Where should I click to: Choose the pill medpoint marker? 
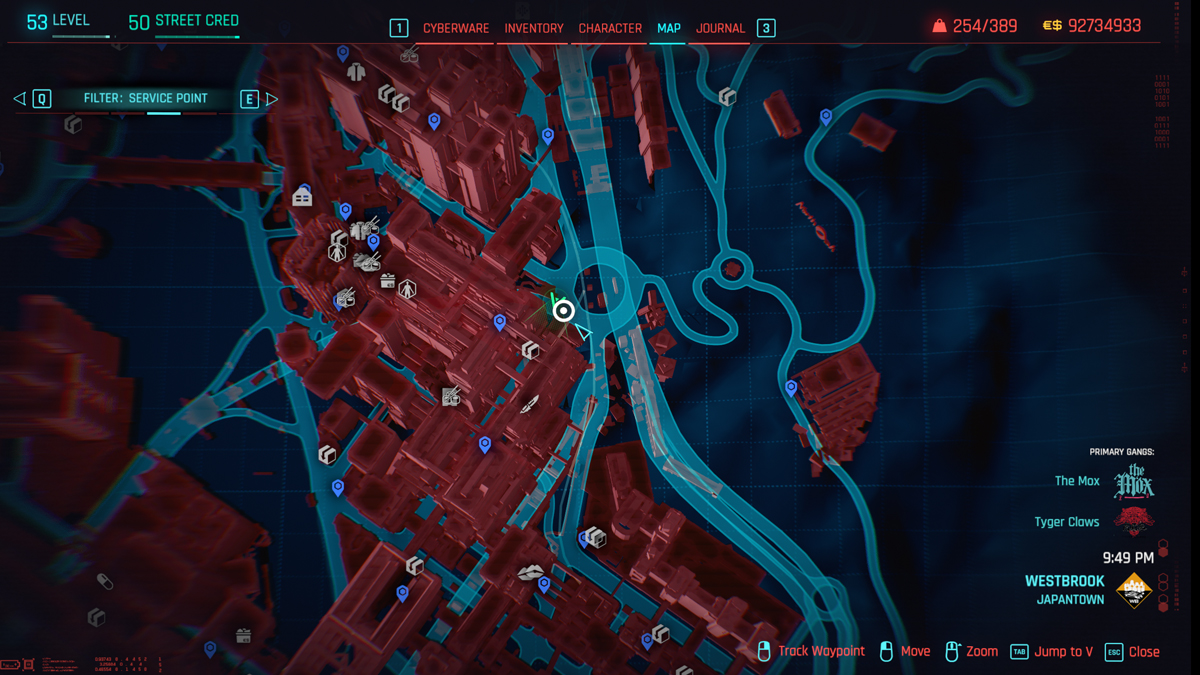104,581
